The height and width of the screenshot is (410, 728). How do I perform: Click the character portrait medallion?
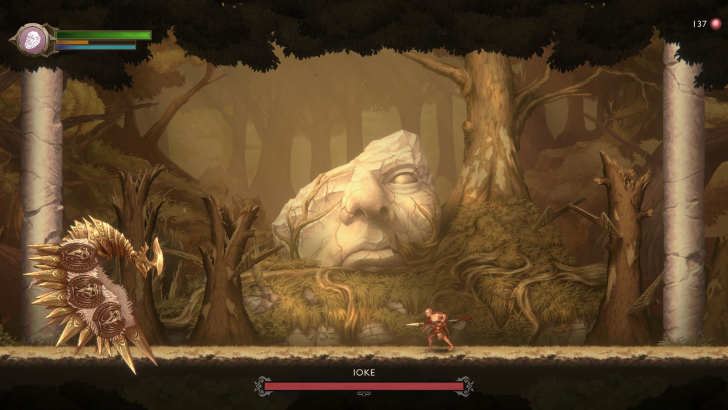click(x=32, y=40)
